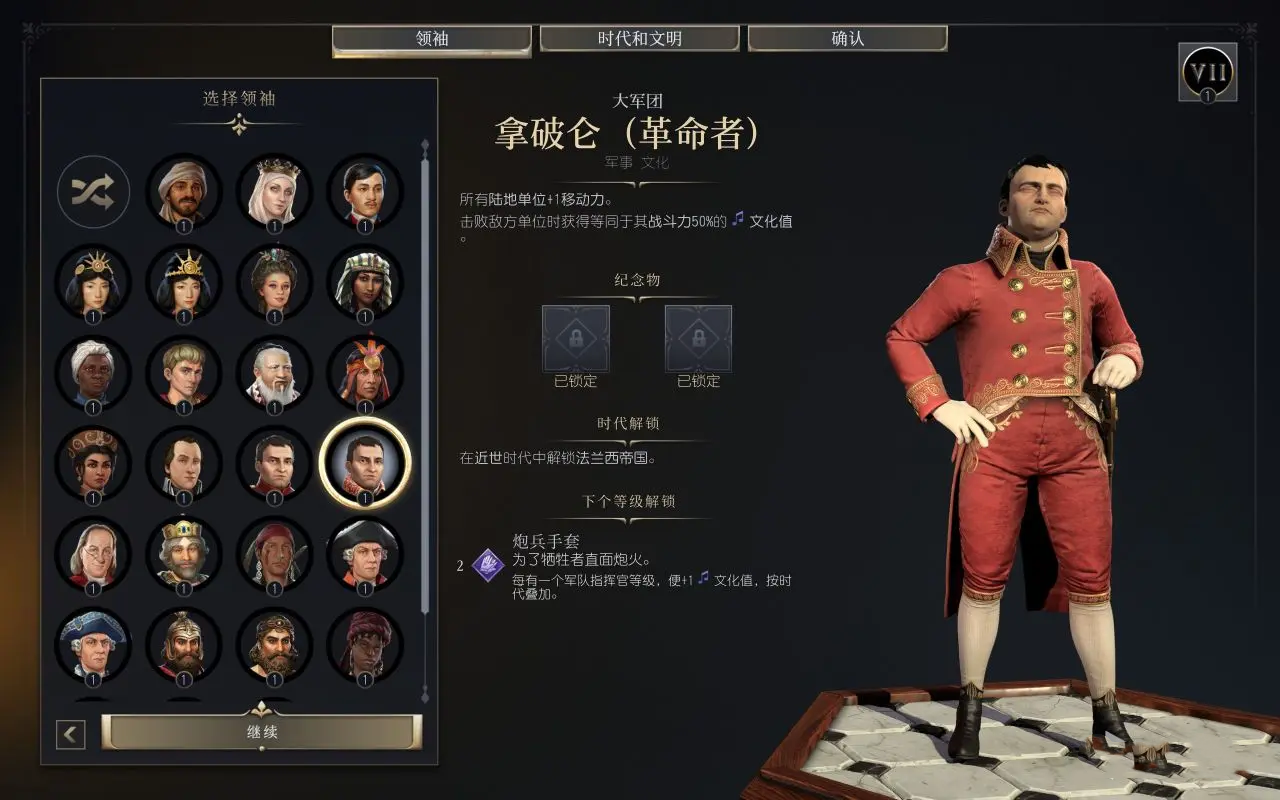
Task: Select Benjamin Franklin's portrait
Action: (x=93, y=553)
